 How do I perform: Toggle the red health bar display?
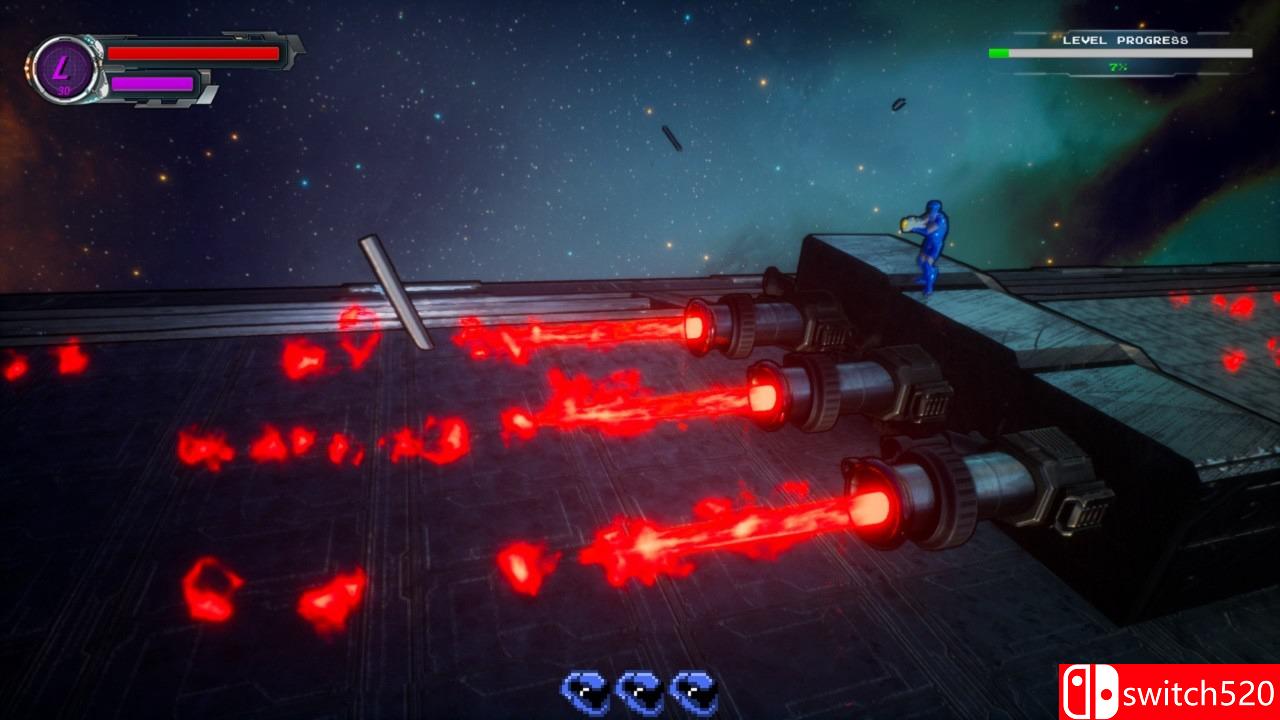192,53
